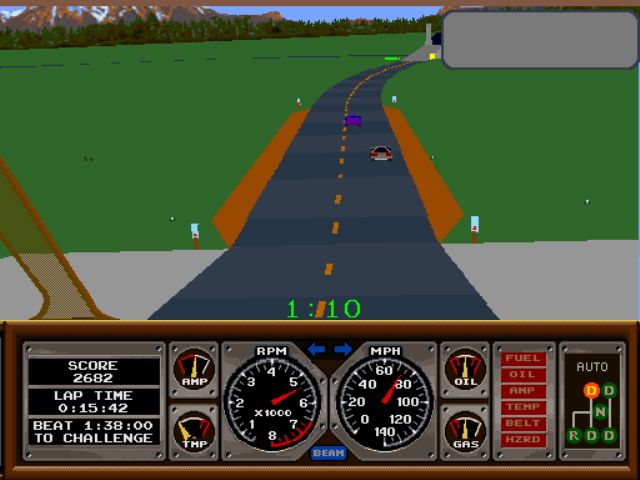The height and width of the screenshot is (480, 640).
Task: Shift to the N neutral gear
Action: click(600, 412)
